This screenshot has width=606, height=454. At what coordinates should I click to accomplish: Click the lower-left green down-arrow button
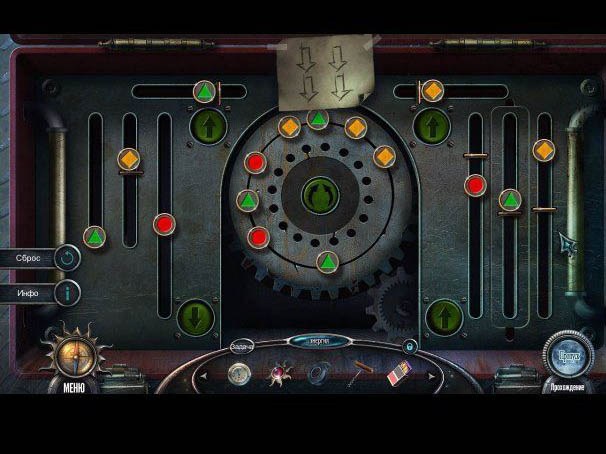pyautogui.click(x=196, y=317)
